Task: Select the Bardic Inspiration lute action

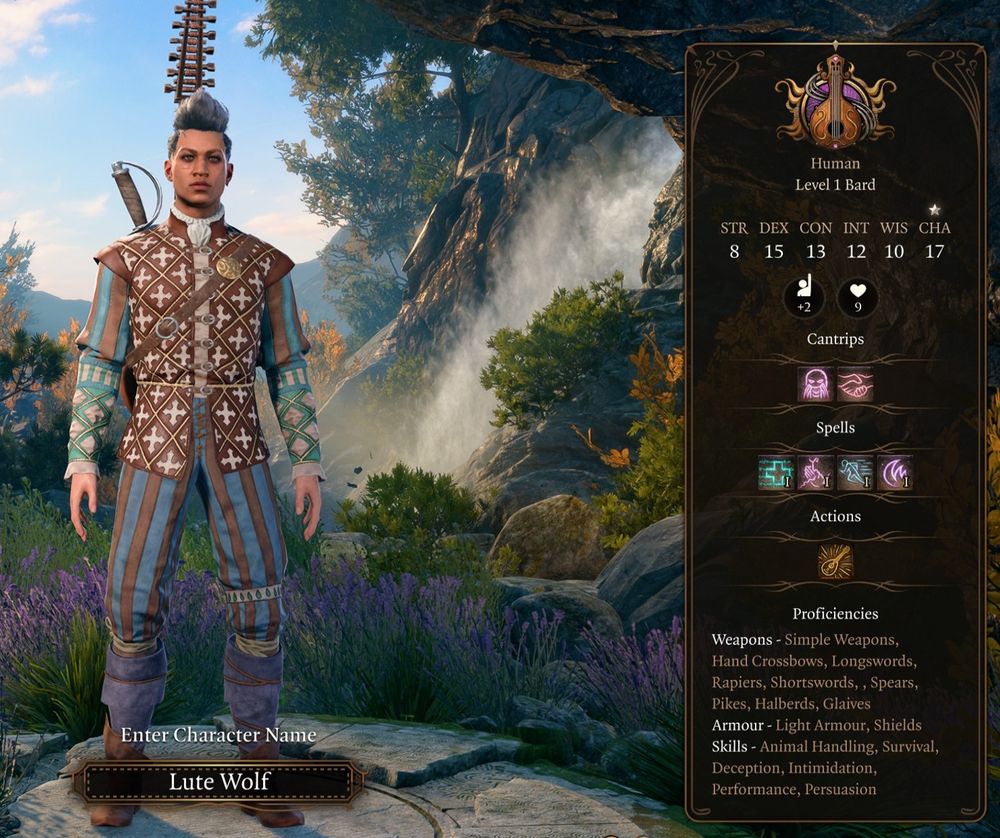Action: coord(835,561)
